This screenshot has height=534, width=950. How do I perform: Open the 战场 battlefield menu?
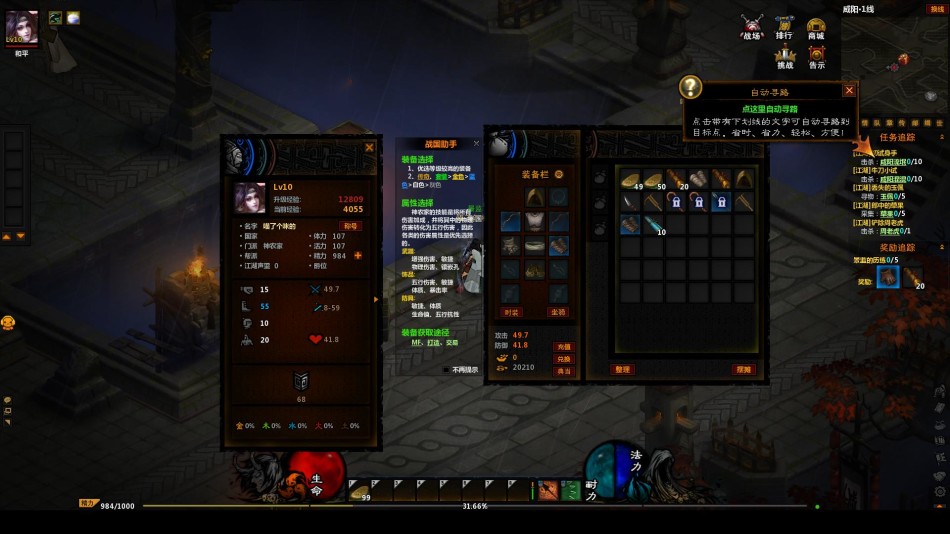(752, 27)
